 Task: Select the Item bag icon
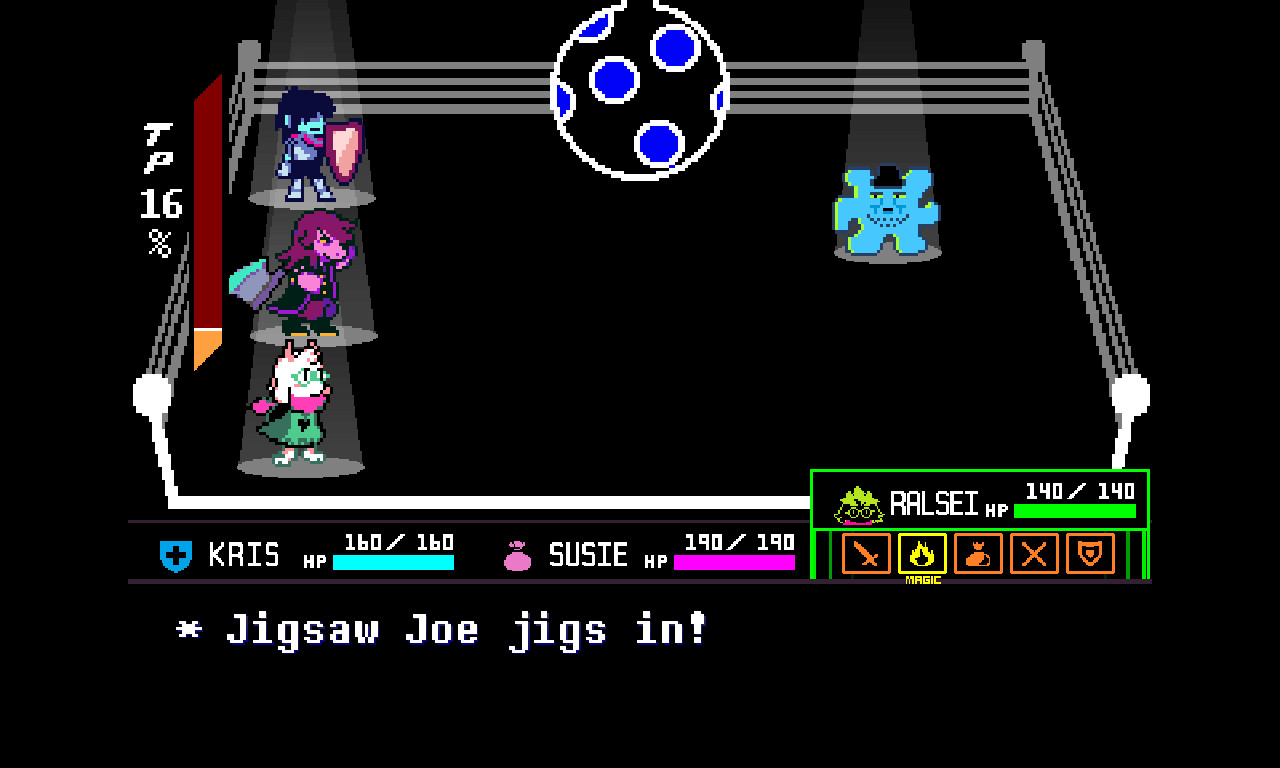click(978, 555)
